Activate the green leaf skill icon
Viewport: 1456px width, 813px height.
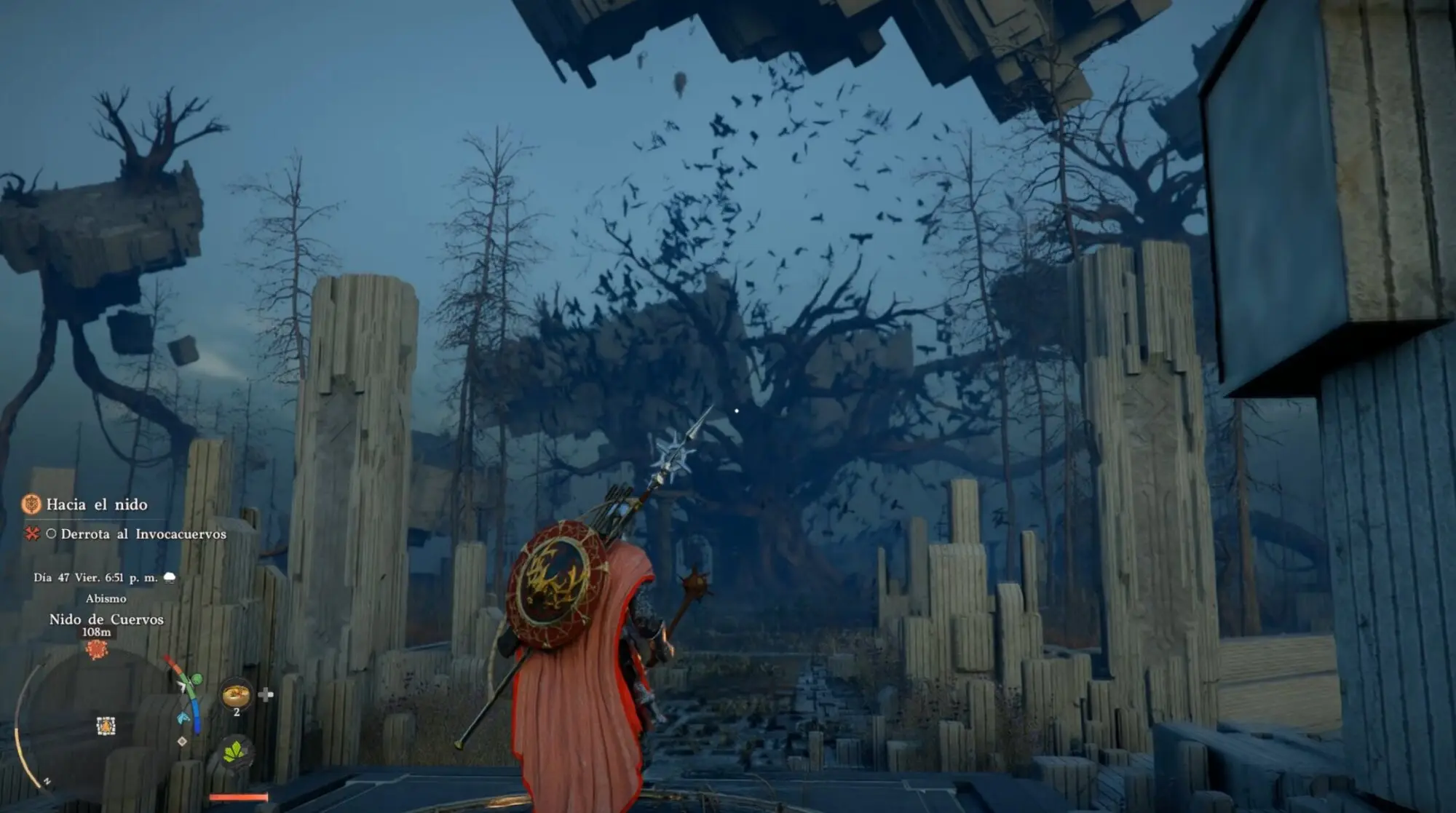[x=235, y=752]
